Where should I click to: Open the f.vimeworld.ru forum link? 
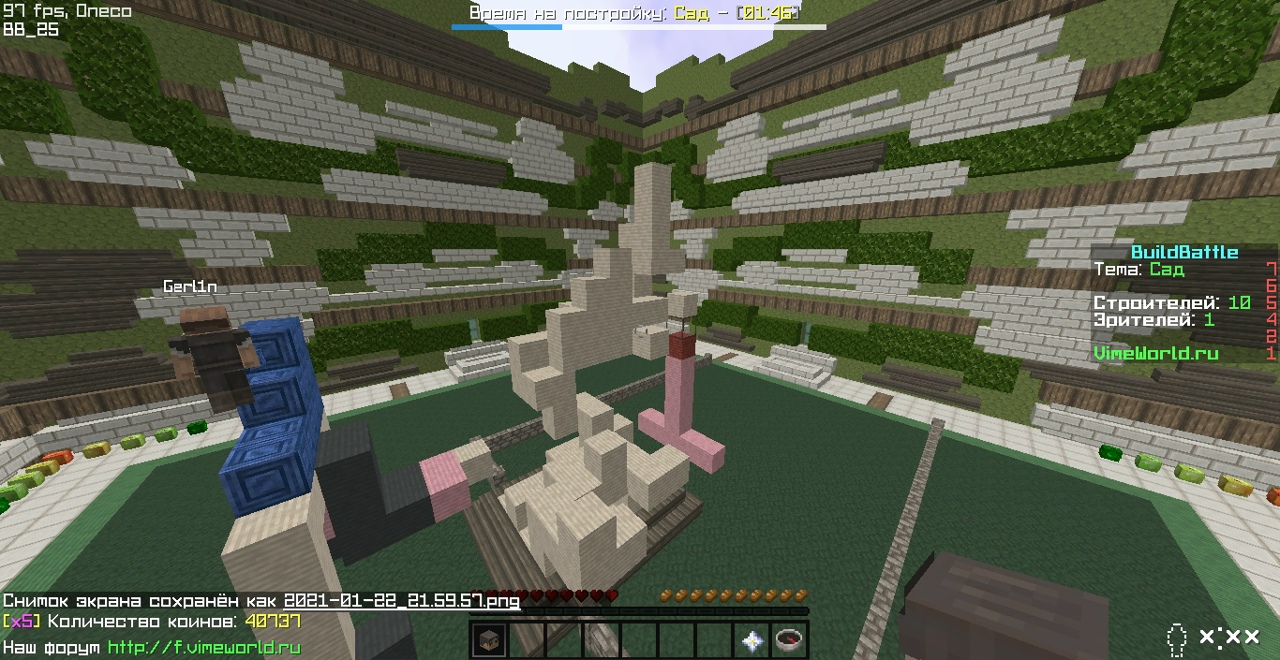point(204,648)
